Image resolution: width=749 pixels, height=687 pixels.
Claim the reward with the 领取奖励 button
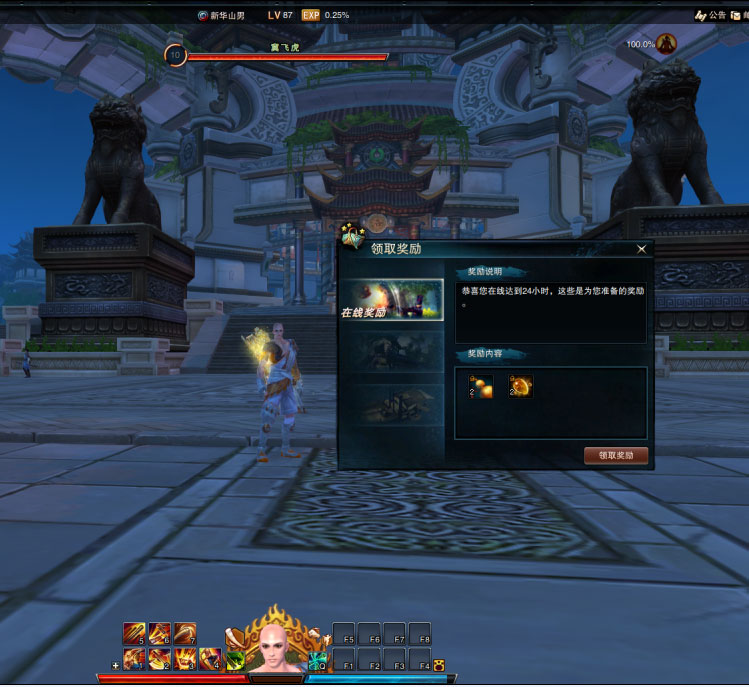click(616, 456)
